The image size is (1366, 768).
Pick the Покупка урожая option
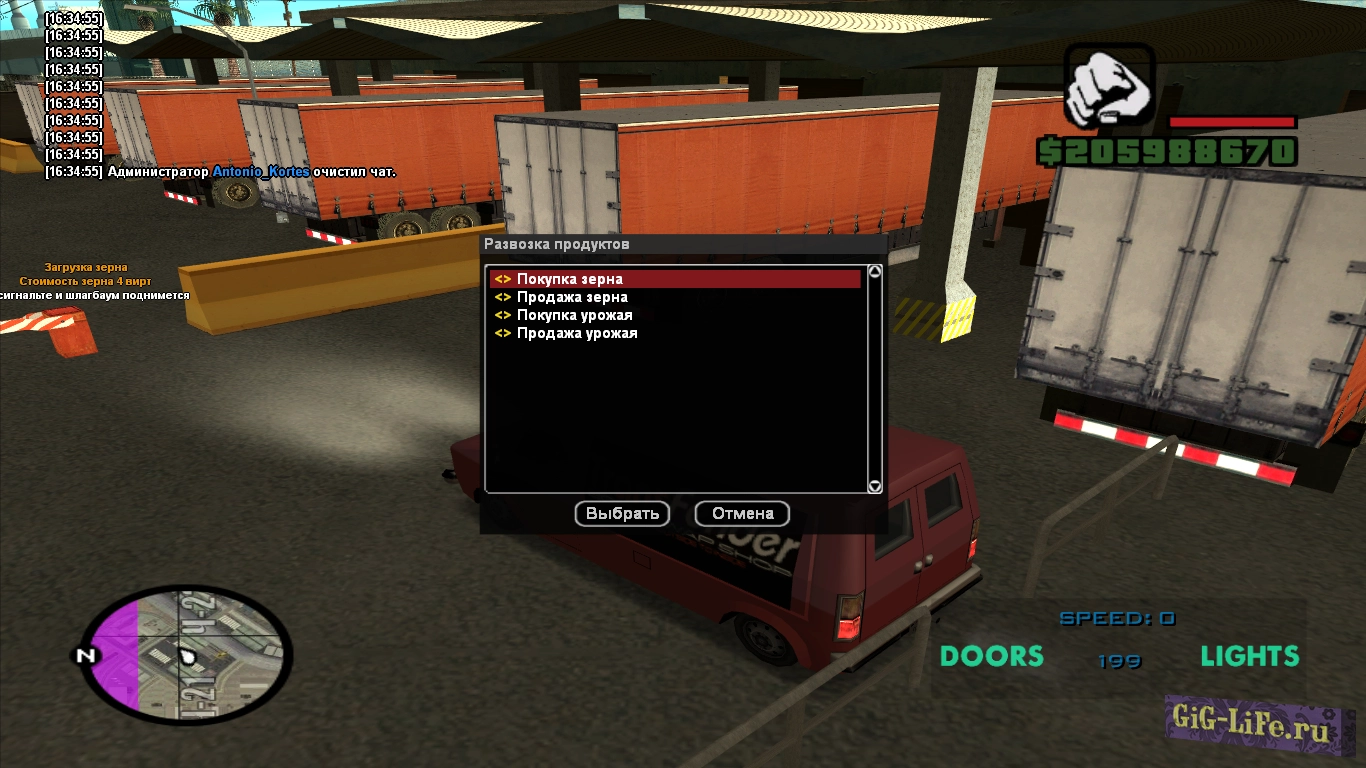[574, 315]
